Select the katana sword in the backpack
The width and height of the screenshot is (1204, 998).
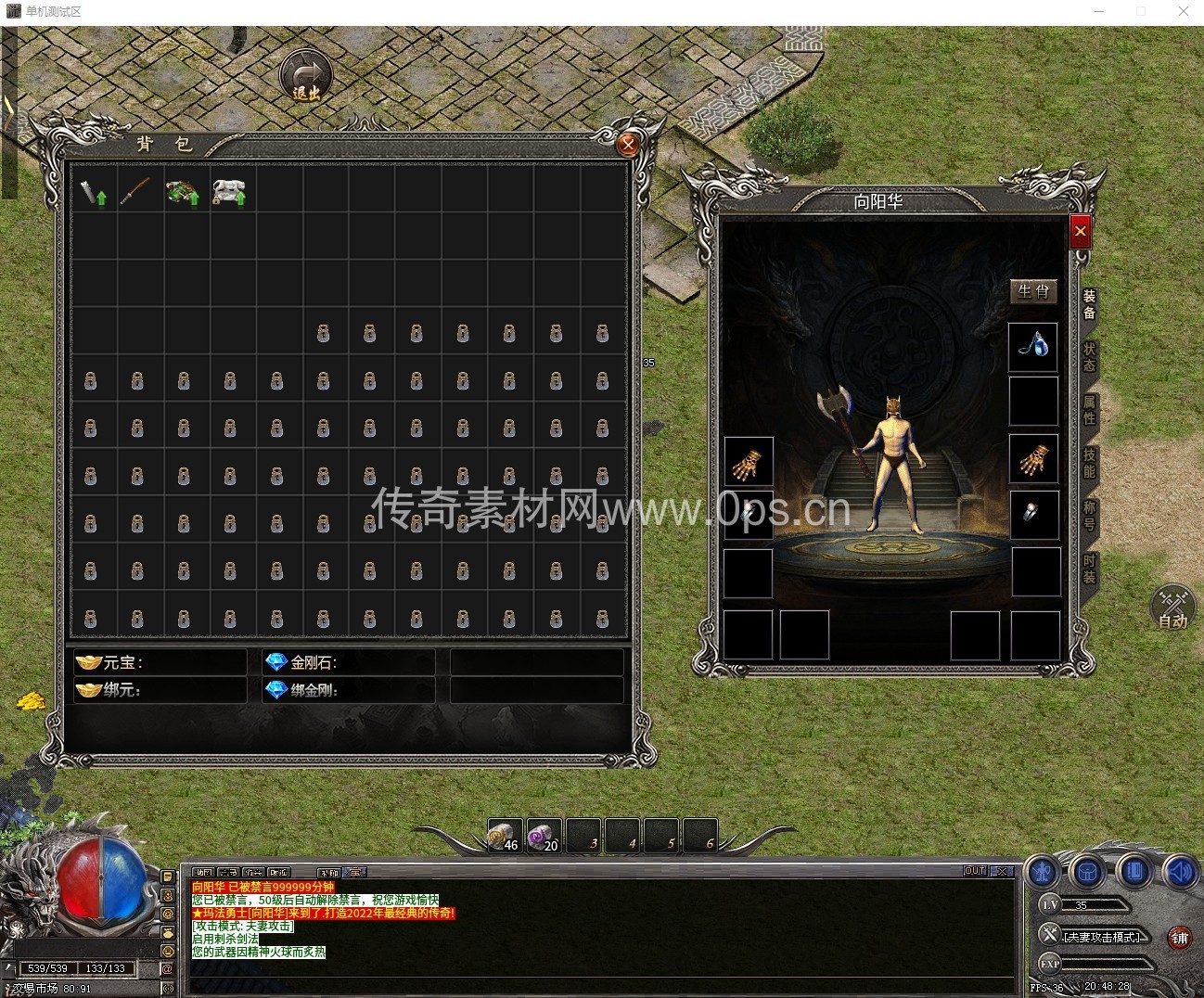[135, 191]
